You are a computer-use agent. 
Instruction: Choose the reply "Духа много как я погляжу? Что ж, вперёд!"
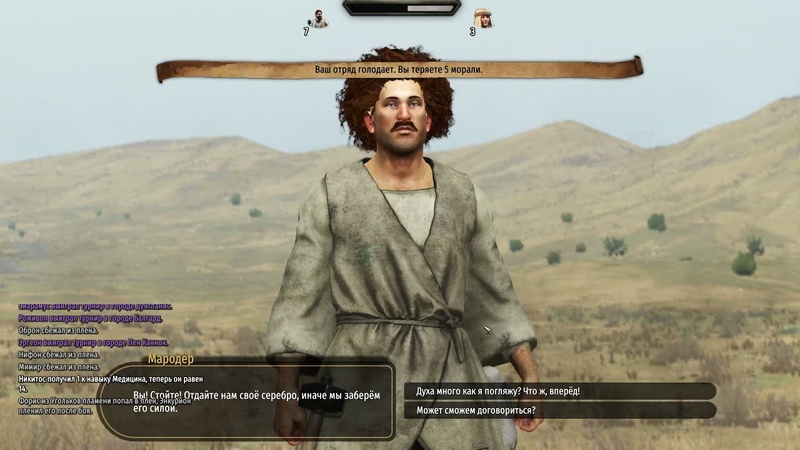(x=558, y=391)
